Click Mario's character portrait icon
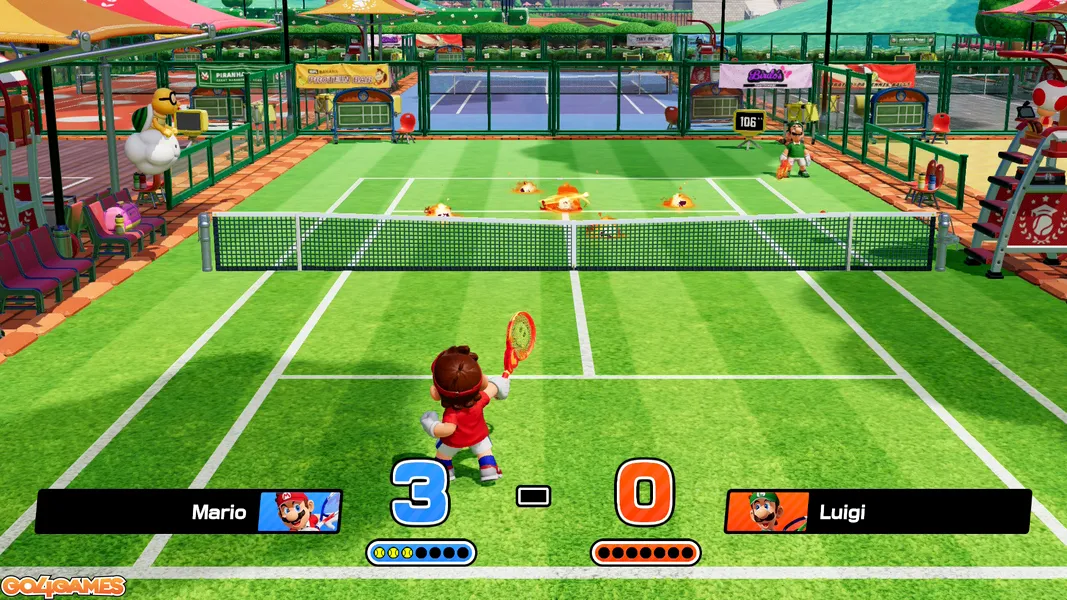 [300, 511]
